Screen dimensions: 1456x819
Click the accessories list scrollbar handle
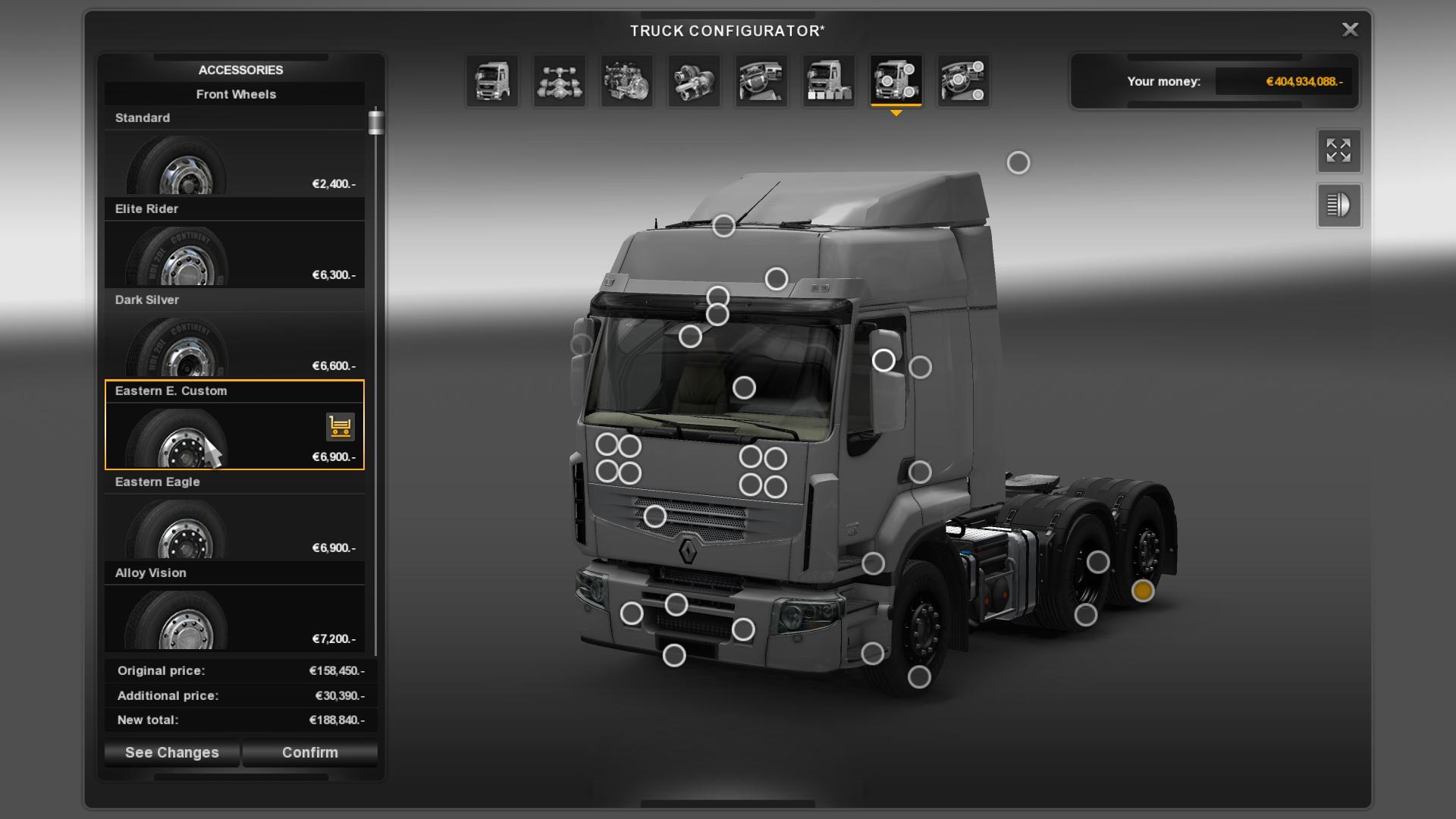click(376, 122)
